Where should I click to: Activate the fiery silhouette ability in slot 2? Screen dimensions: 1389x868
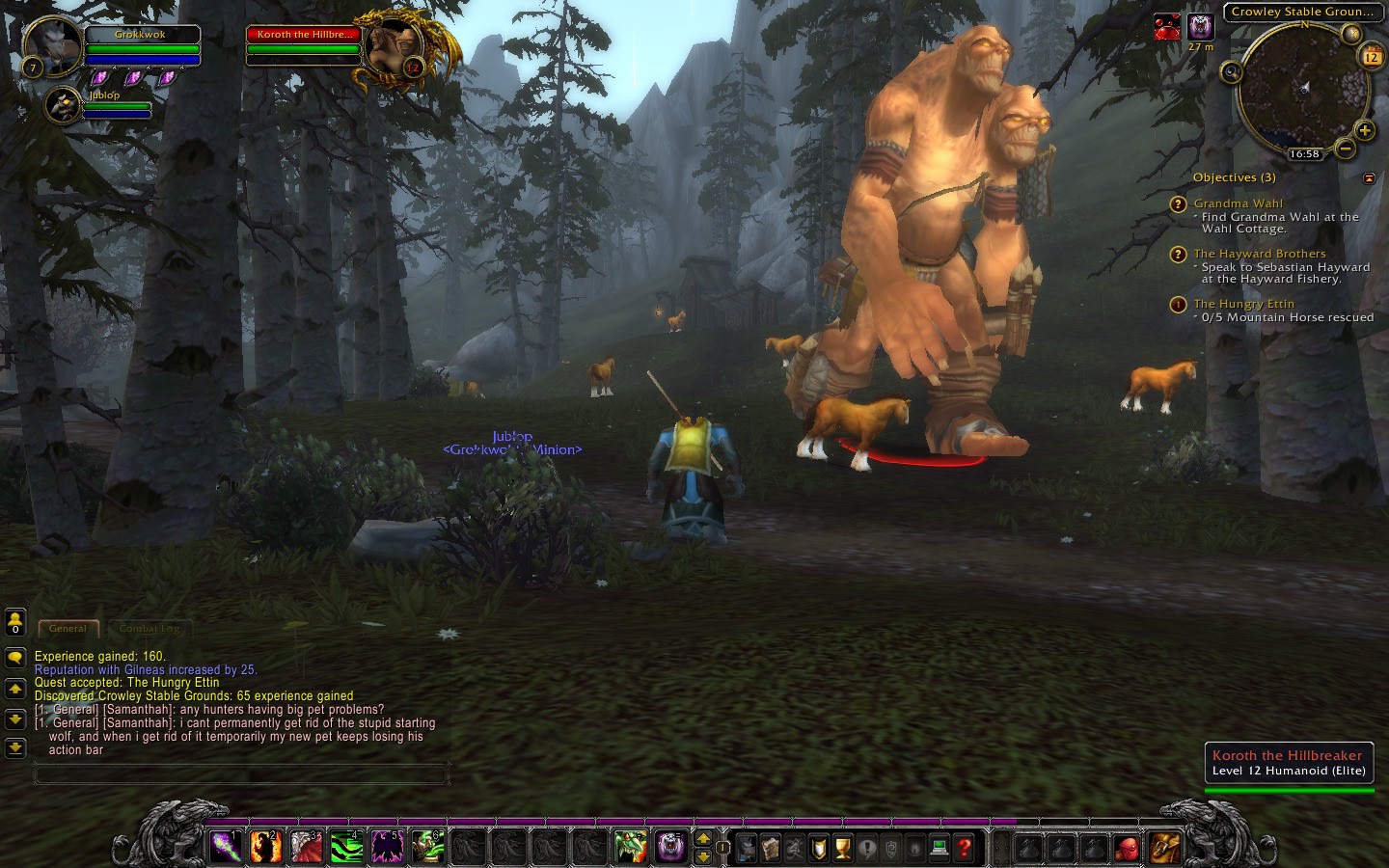[x=265, y=847]
